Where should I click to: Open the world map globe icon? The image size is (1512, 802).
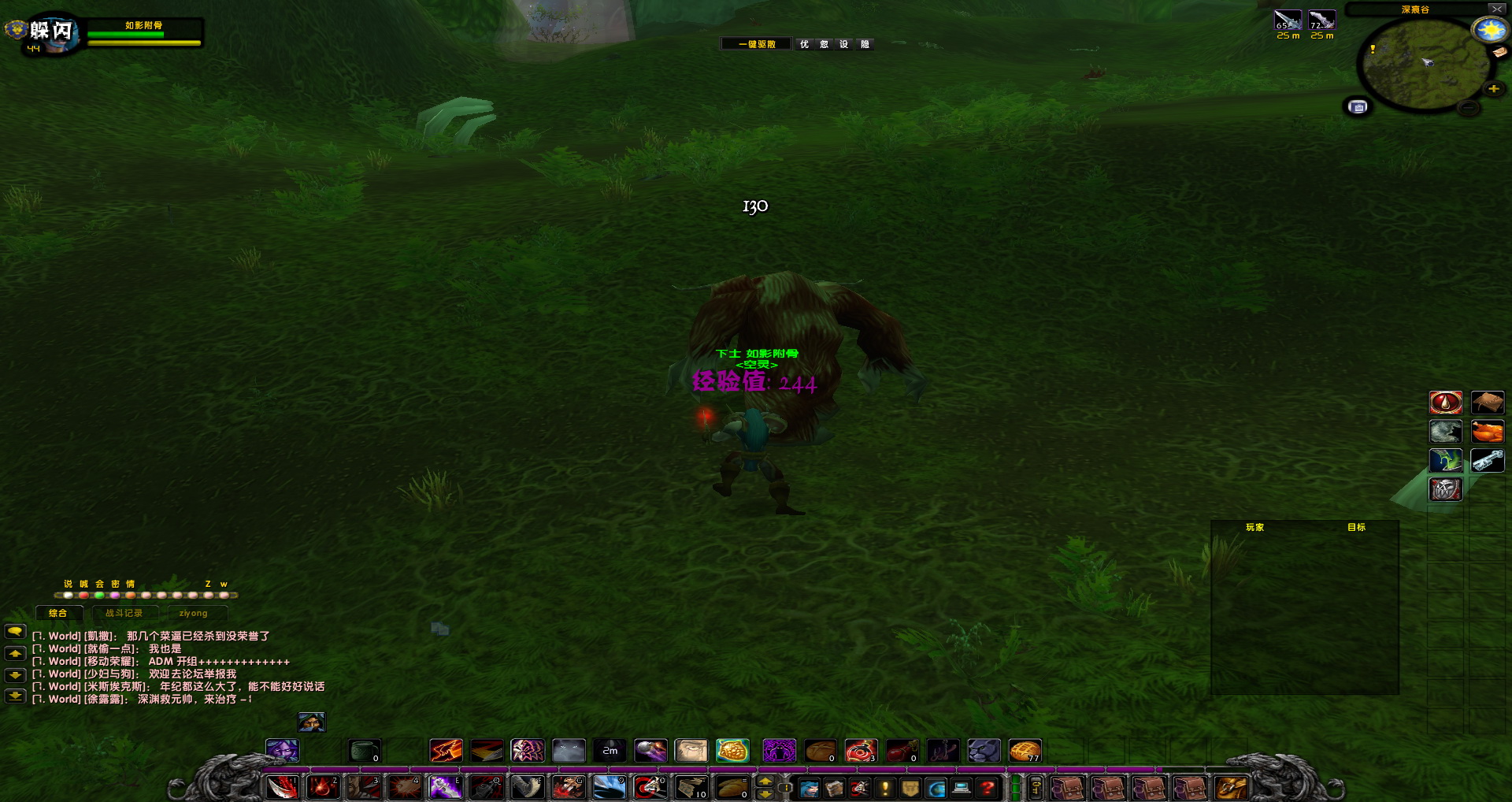click(x=935, y=788)
